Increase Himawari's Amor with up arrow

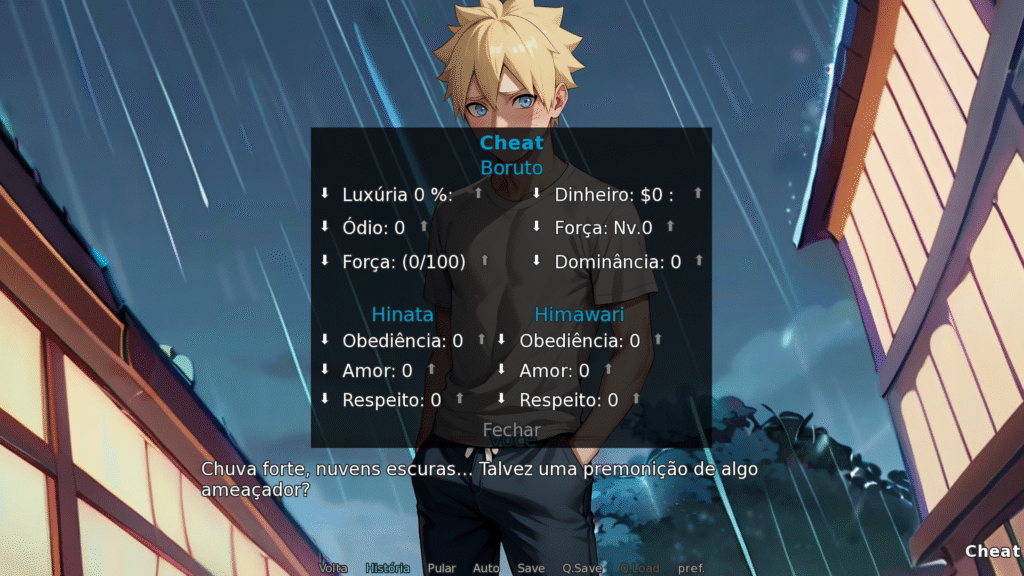[608, 370]
